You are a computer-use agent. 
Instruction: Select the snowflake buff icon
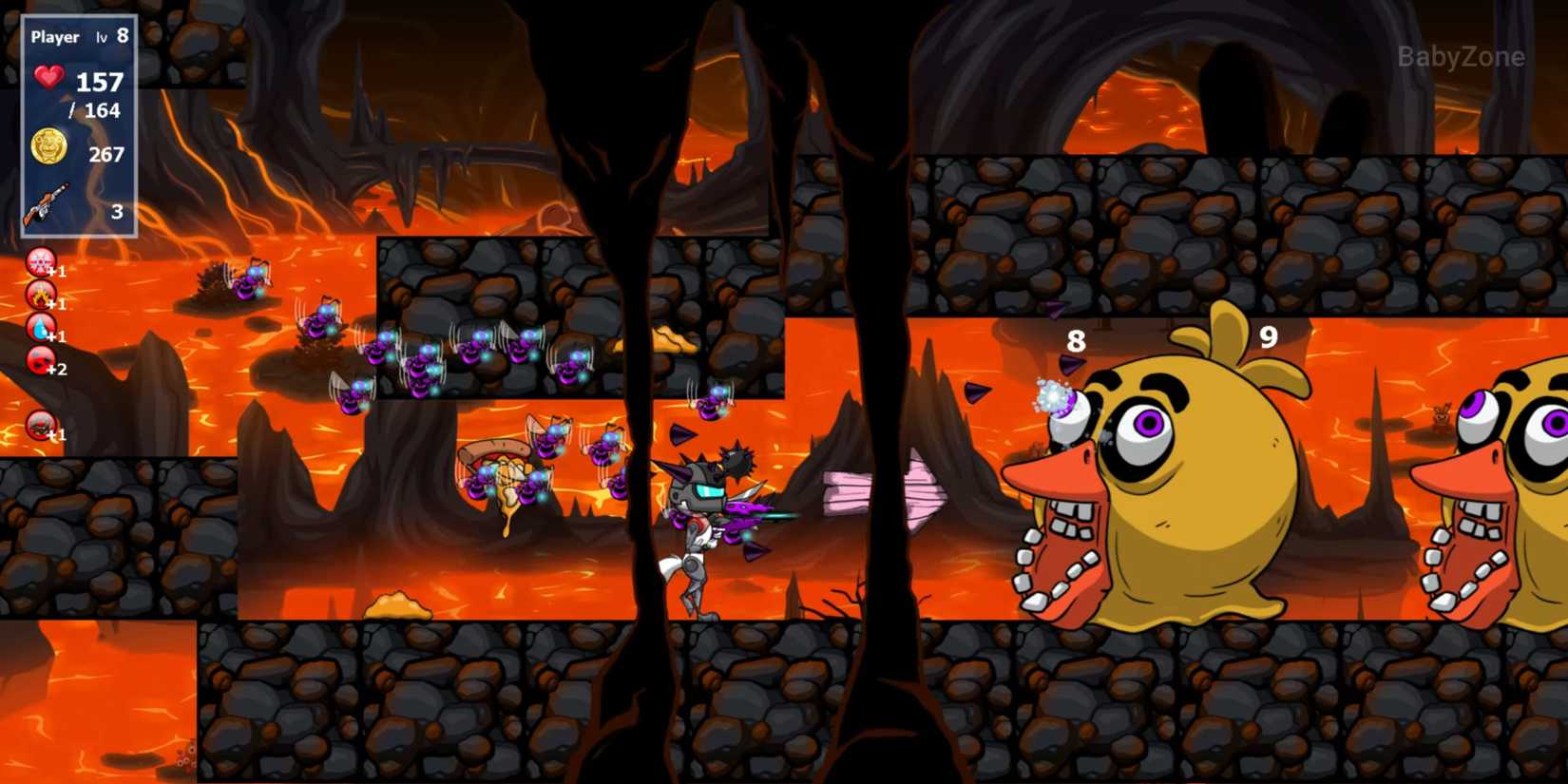(x=39, y=264)
